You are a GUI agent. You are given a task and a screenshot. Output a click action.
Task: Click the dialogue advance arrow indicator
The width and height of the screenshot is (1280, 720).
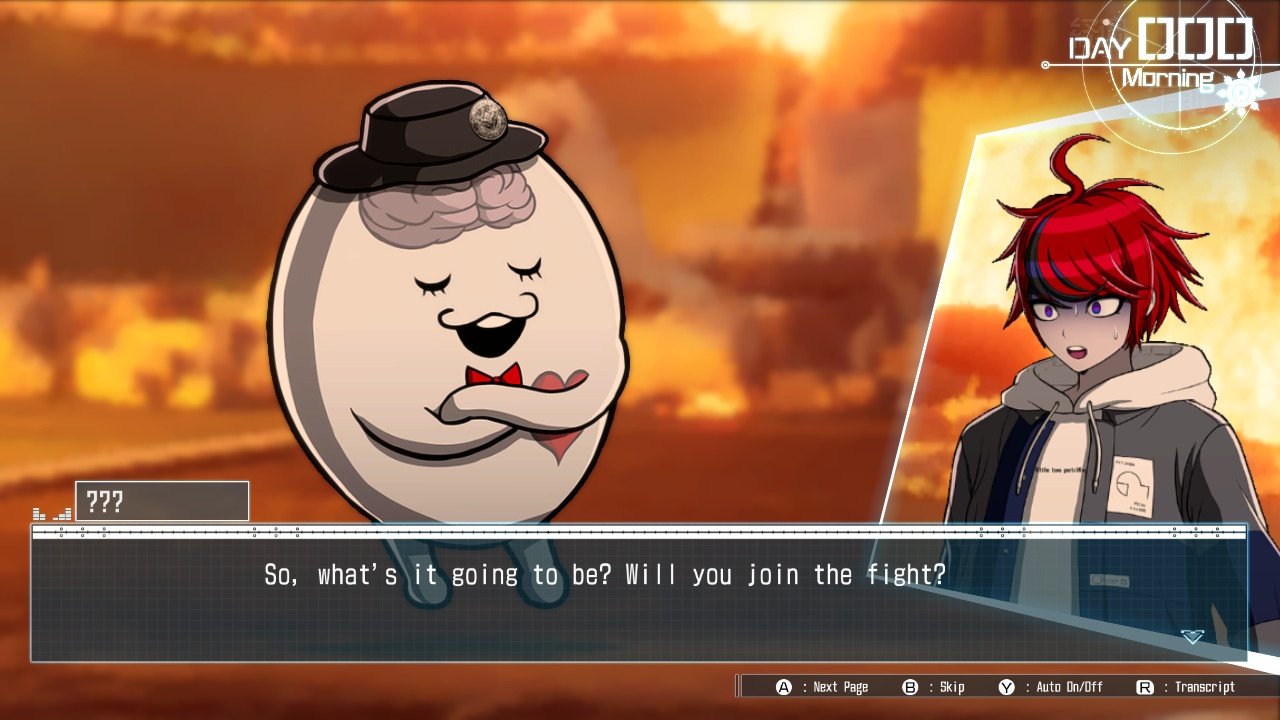(x=1192, y=636)
